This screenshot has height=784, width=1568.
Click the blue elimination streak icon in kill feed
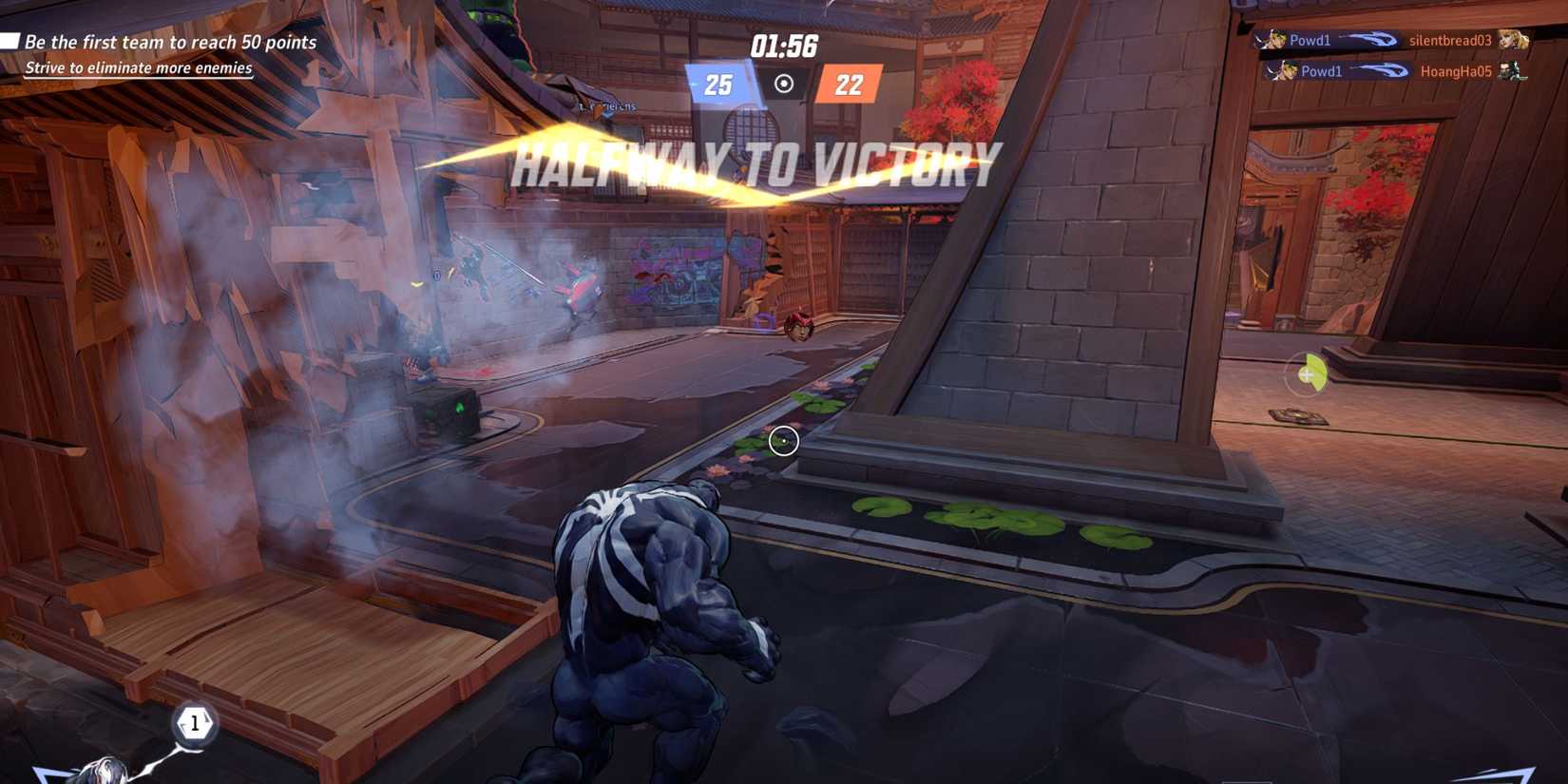tap(1368, 40)
